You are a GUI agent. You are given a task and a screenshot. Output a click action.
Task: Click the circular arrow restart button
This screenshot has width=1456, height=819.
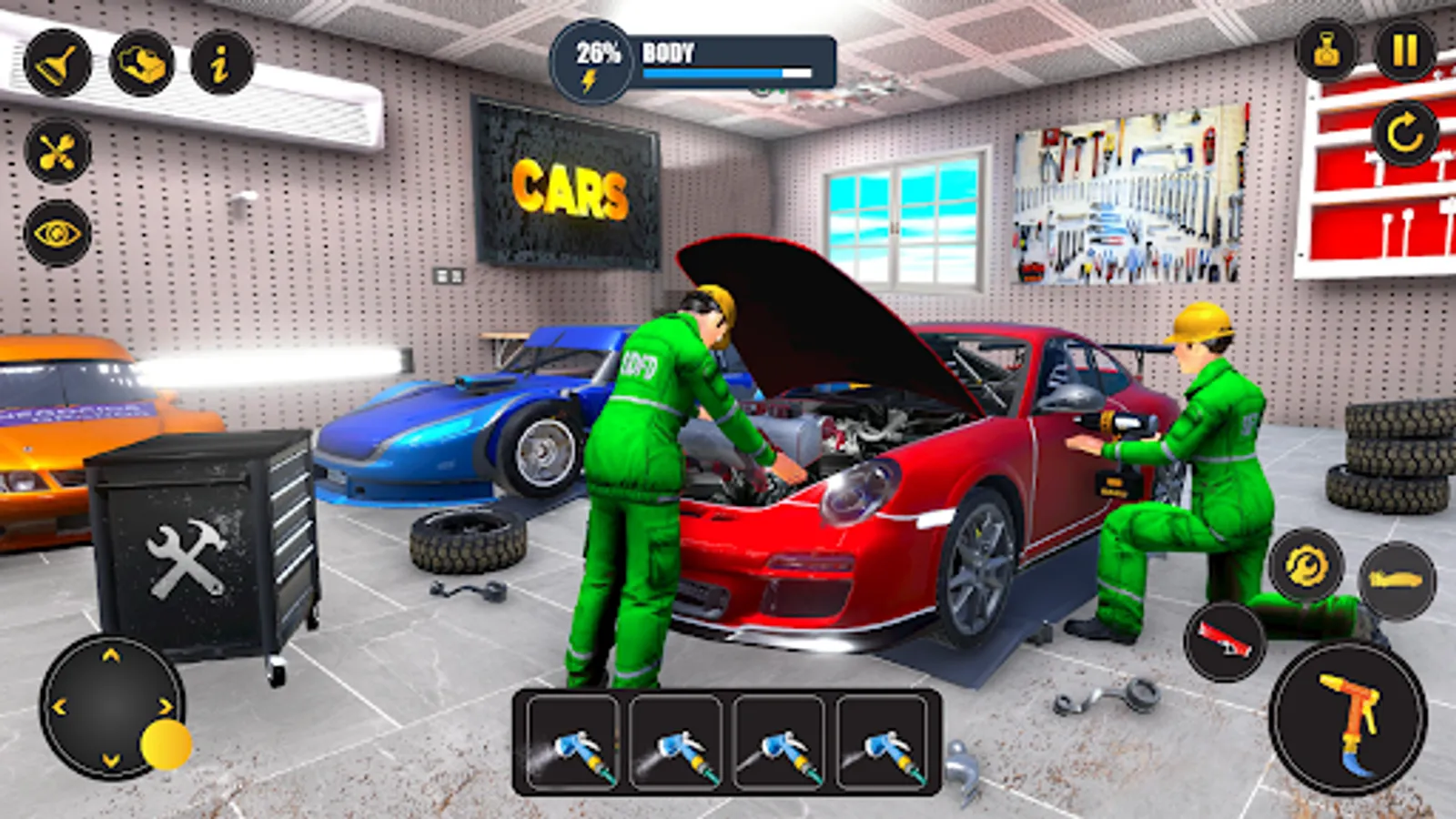[x=1404, y=135]
